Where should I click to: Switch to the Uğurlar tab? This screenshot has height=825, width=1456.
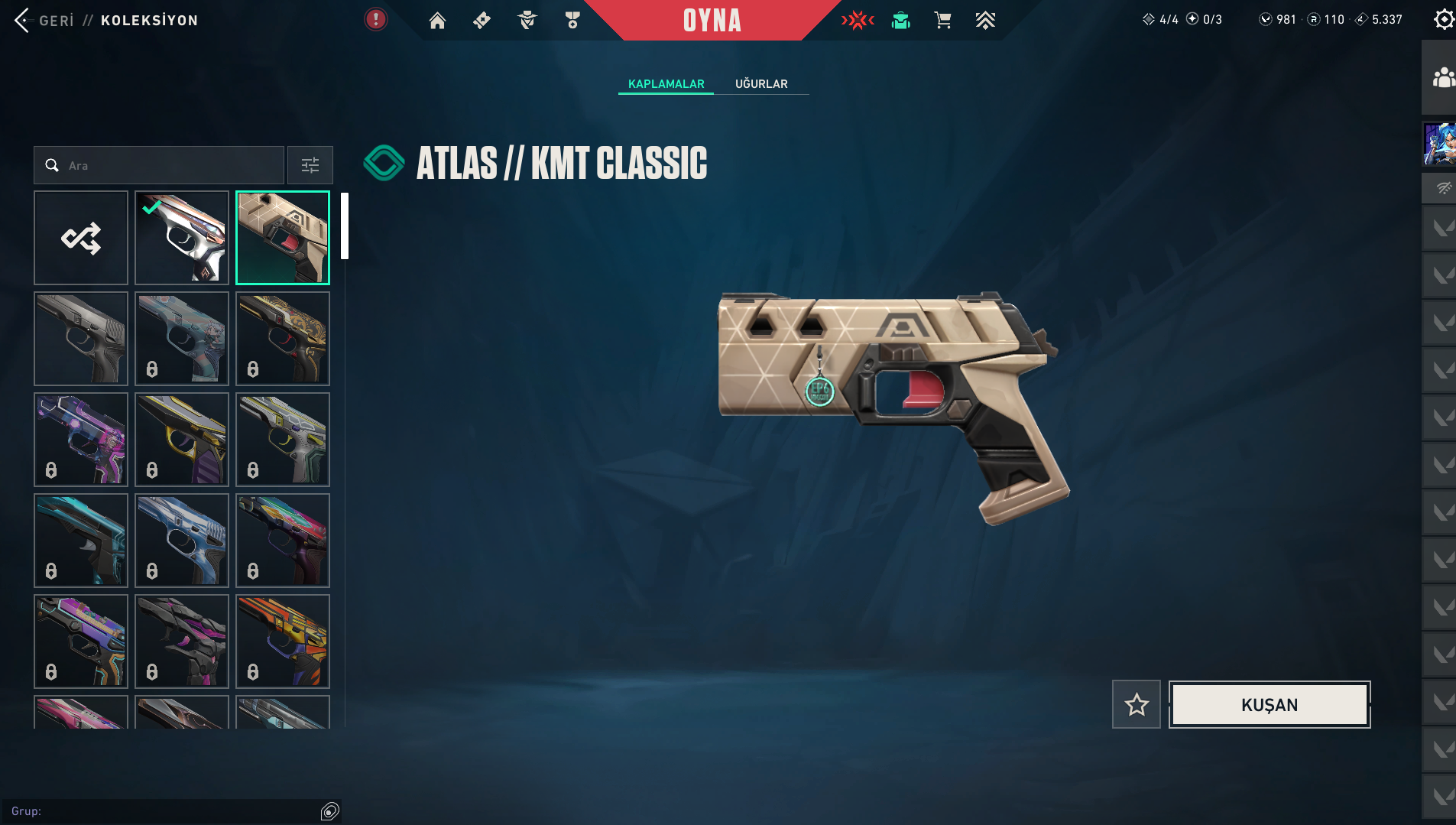(x=761, y=84)
